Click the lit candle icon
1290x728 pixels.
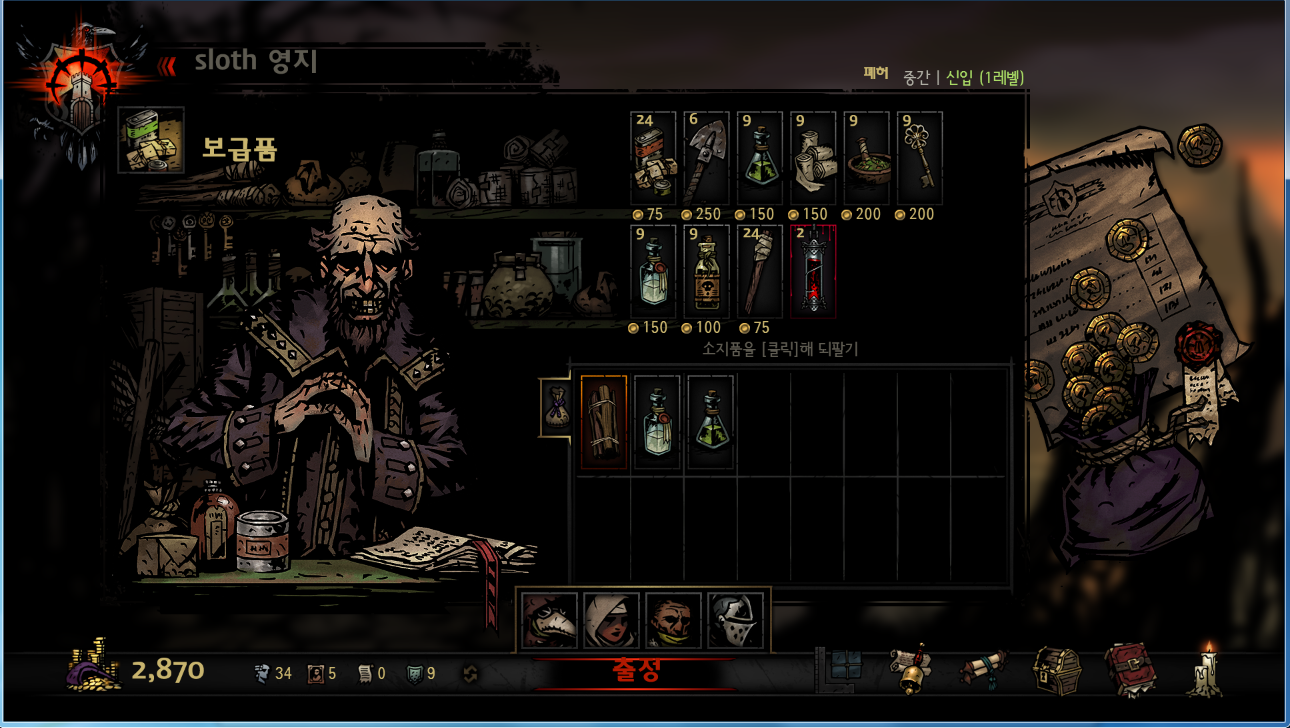coord(1203,670)
